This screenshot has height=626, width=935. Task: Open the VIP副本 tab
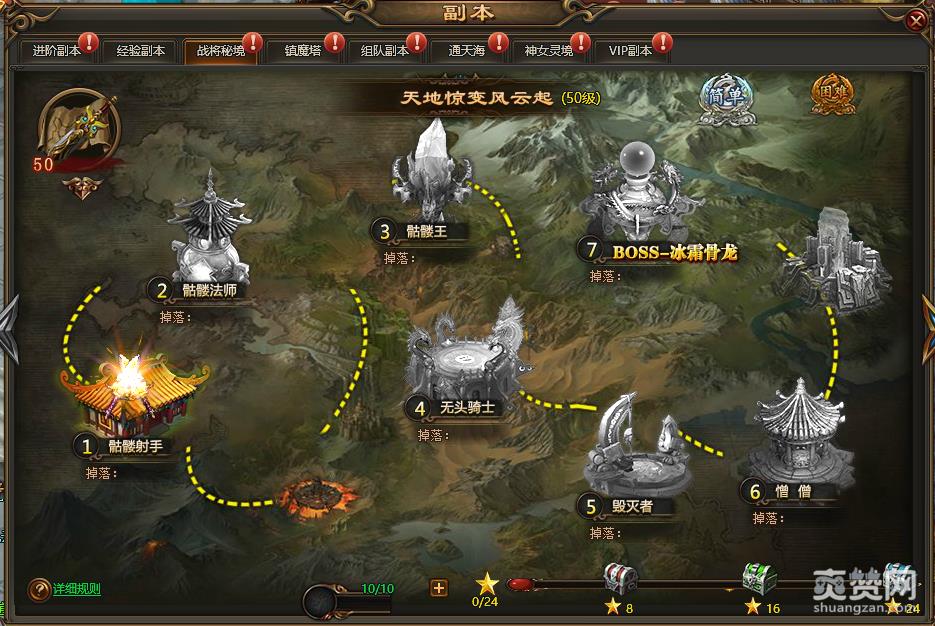(630, 50)
